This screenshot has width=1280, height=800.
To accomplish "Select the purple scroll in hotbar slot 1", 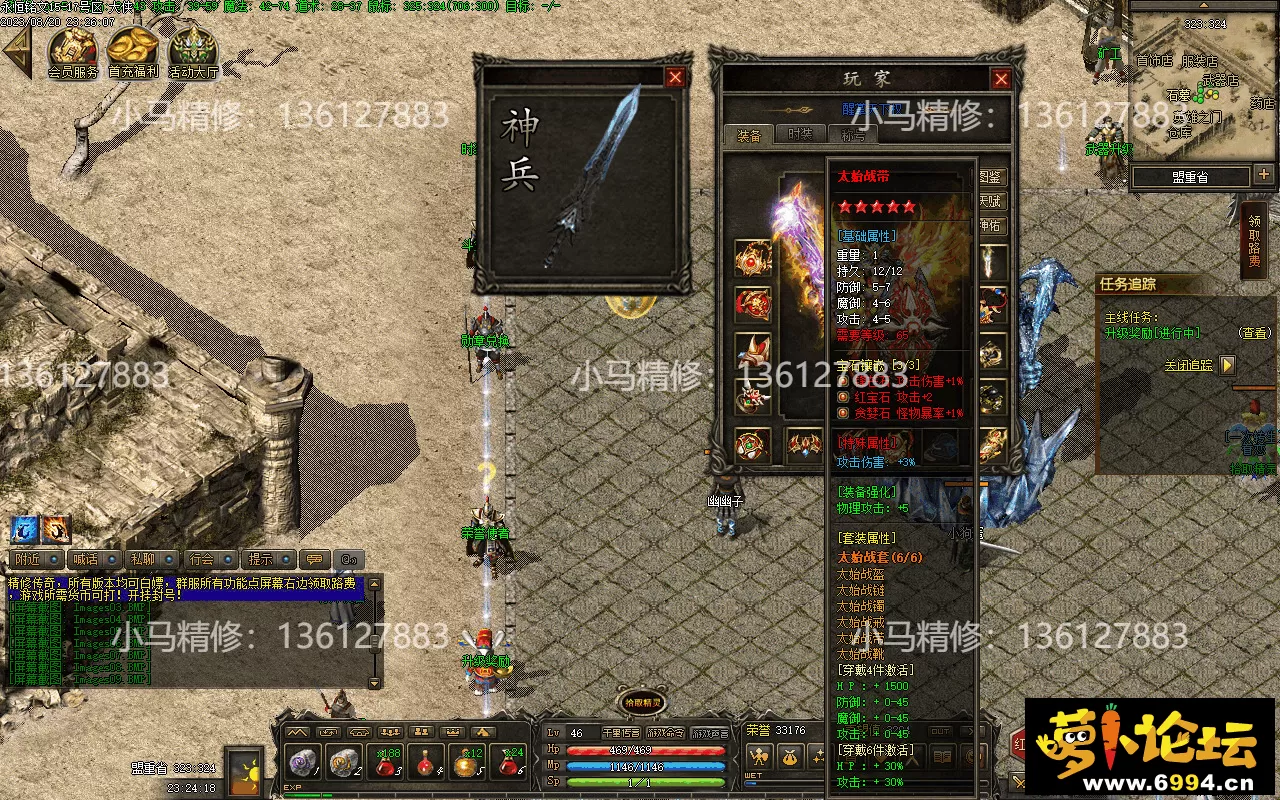I will point(303,765).
